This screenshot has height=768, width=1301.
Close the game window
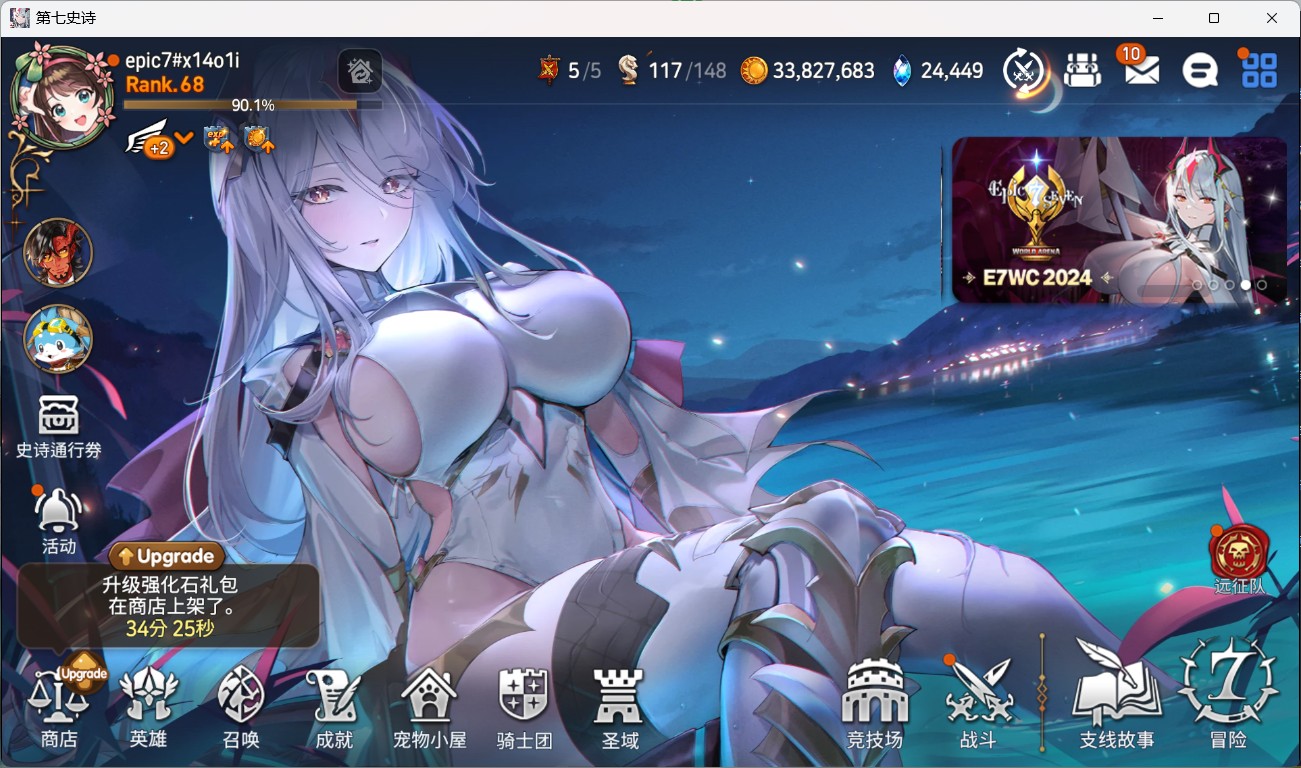(x=1271, y=18)
